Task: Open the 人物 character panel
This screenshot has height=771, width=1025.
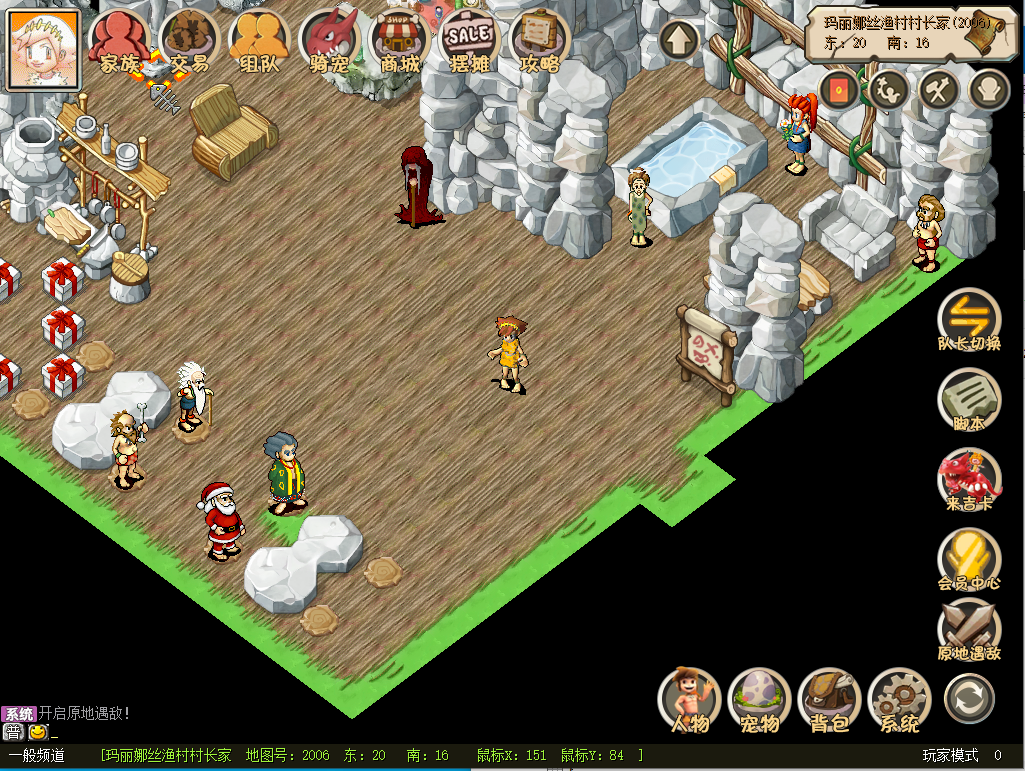Action: pyautogui.click(x=690, y=698)
